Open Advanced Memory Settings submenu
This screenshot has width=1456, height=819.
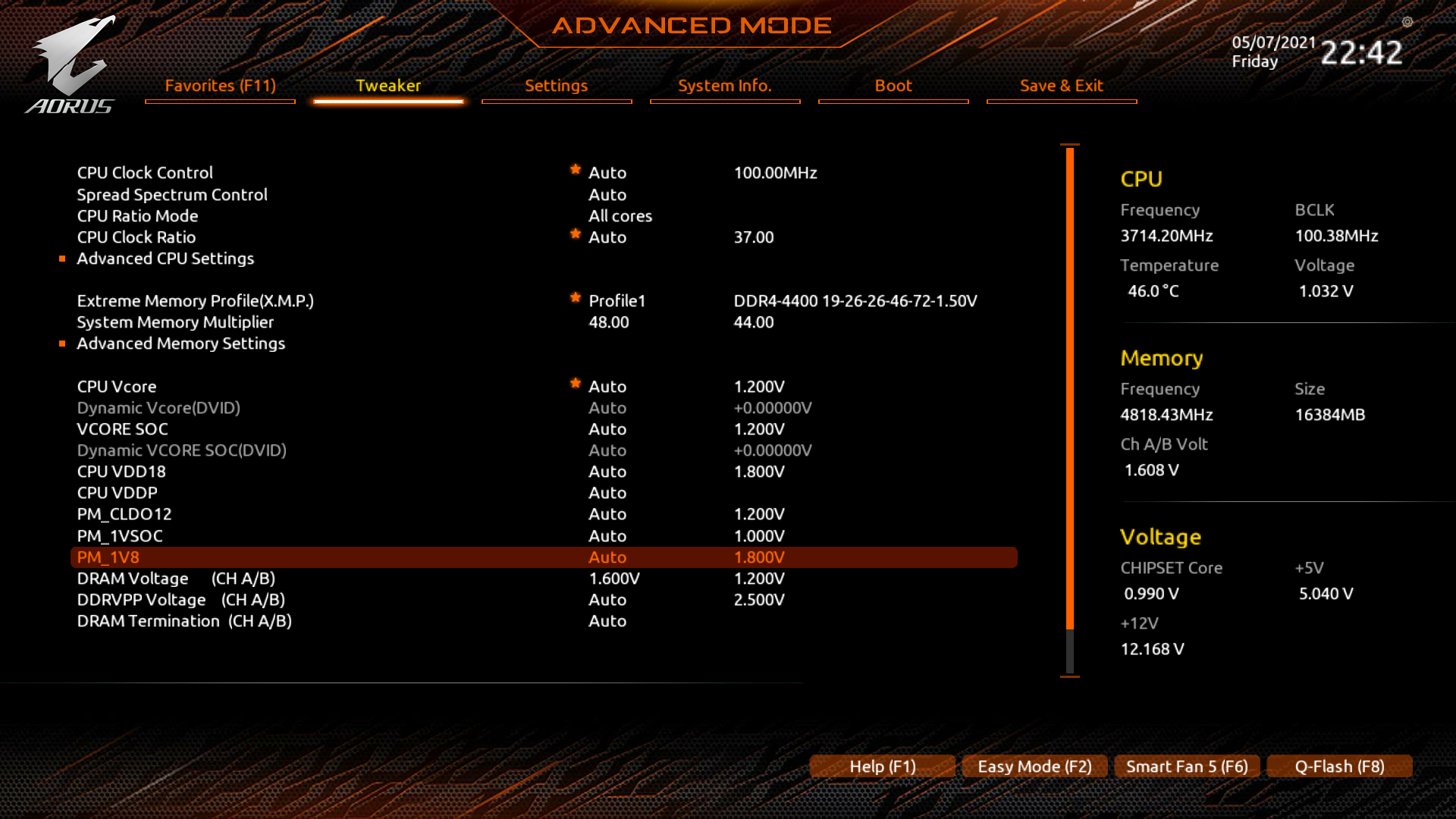tap(180, 344)
